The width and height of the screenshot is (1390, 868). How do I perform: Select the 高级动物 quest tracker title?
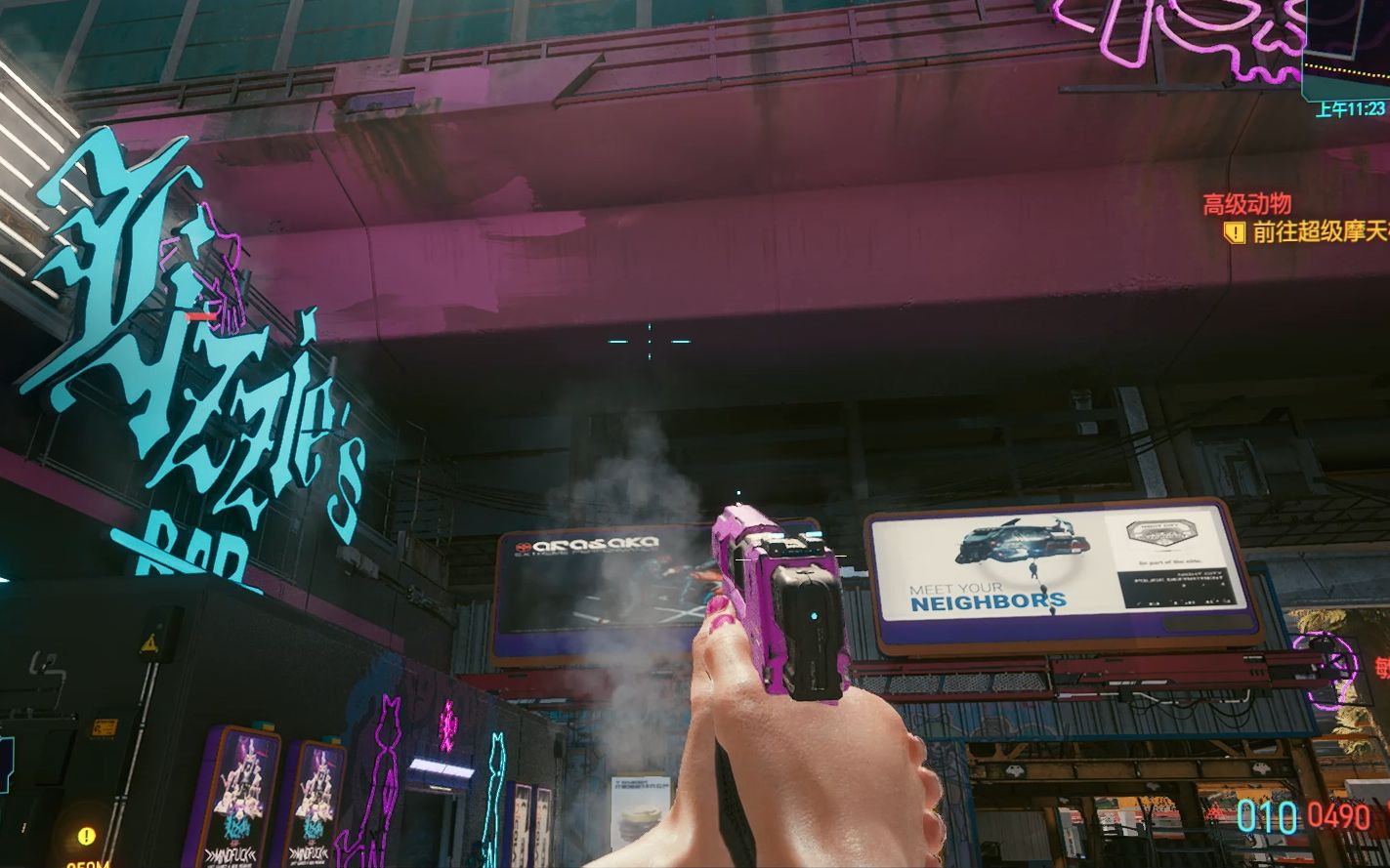[x=1246, y=204]
